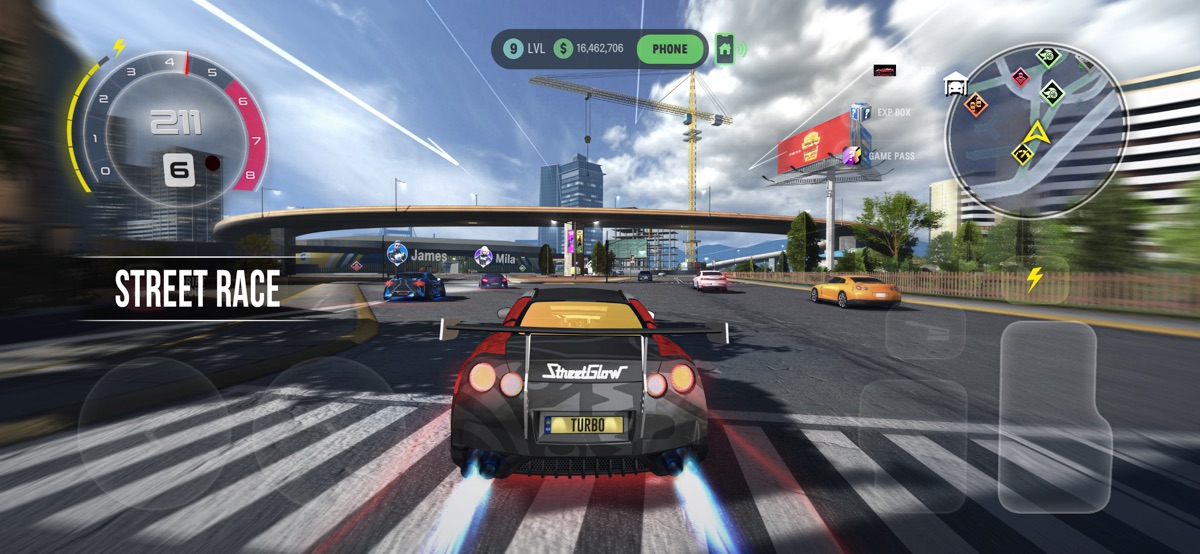Open the green PHONE button
1200x554 pixels.
670,48
